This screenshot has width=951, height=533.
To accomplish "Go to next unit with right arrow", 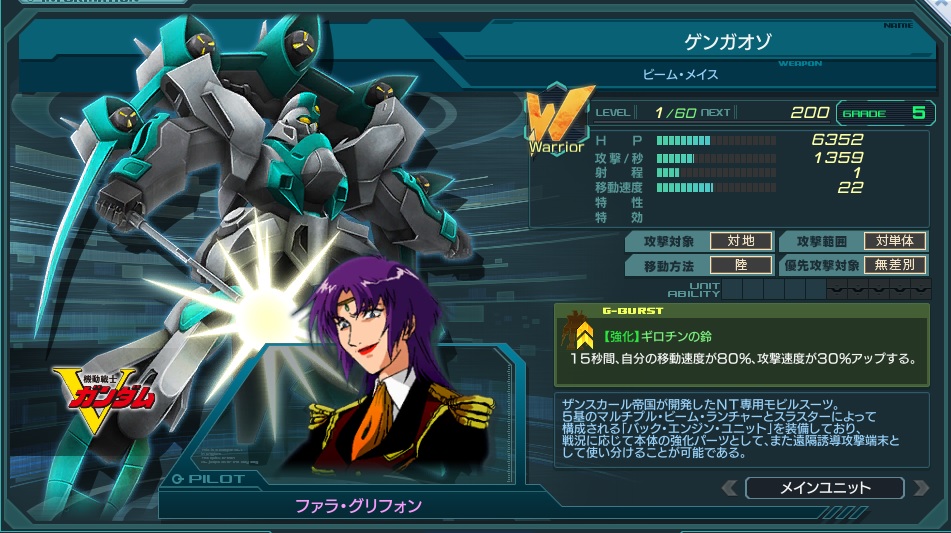I will pyautogui.click(x=919, y=488).
